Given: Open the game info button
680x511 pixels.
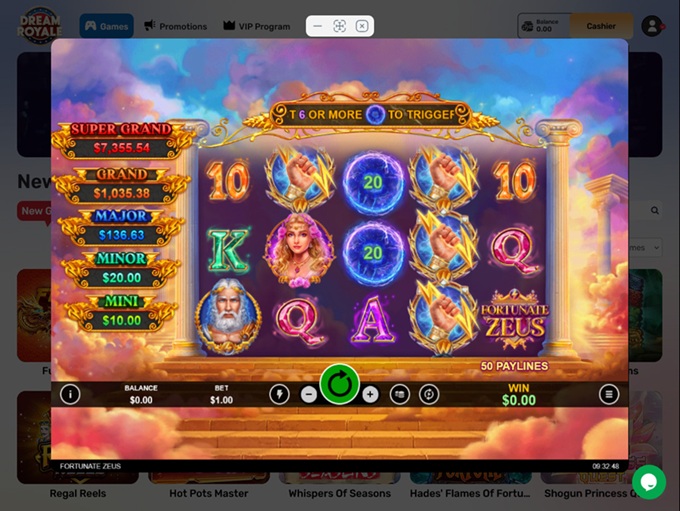Looking at the screenshot, I should click(x=70, y=394).
